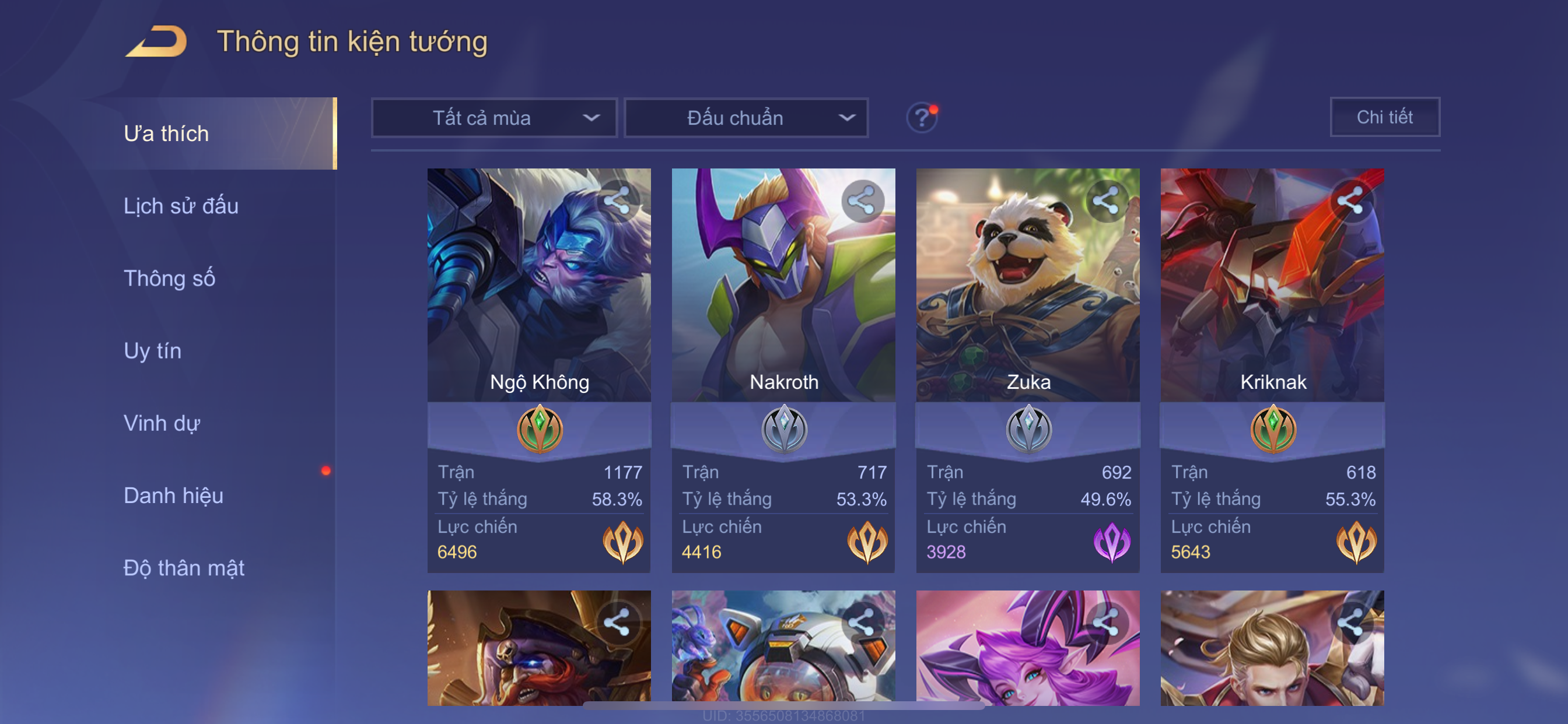Select the Uy tín tab
The image size is (1568, 724).
click(x=152, y=350)
